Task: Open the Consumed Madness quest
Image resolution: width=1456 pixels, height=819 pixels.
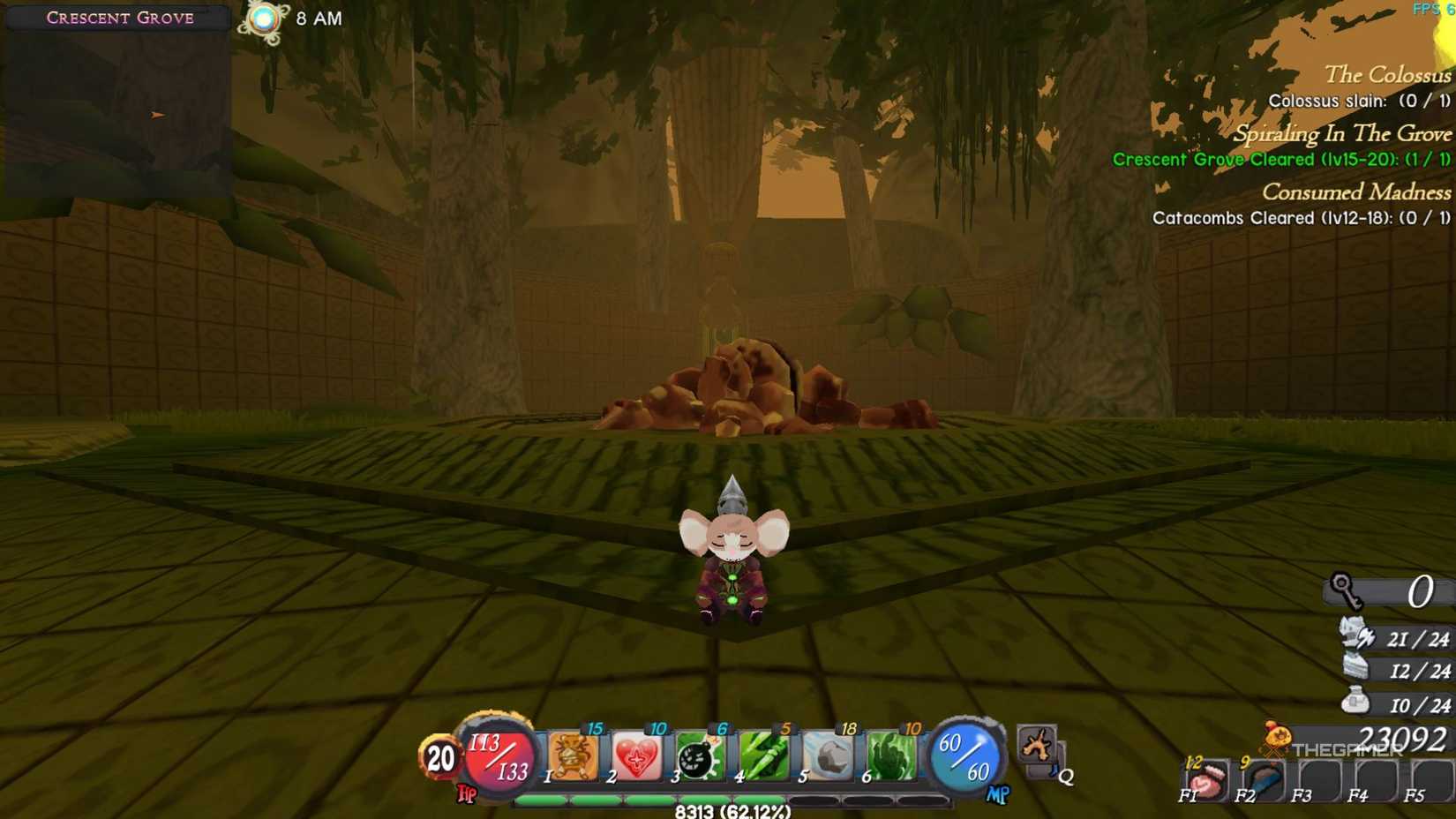Action: 1355,192
